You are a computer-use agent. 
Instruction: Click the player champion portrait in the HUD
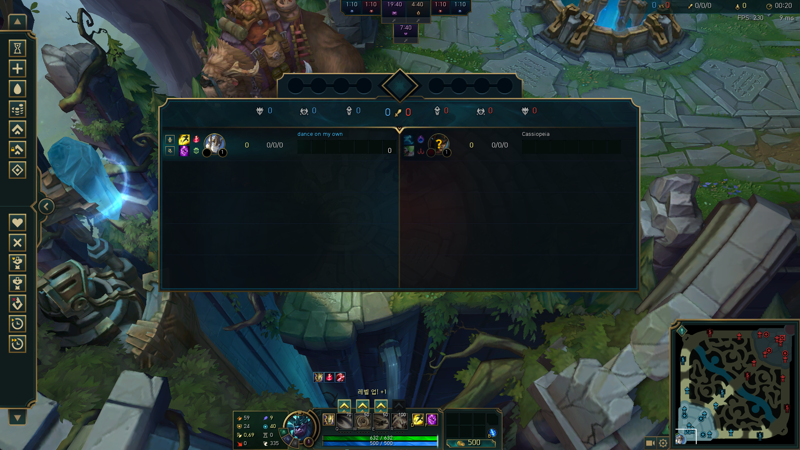tap(298, 428)
